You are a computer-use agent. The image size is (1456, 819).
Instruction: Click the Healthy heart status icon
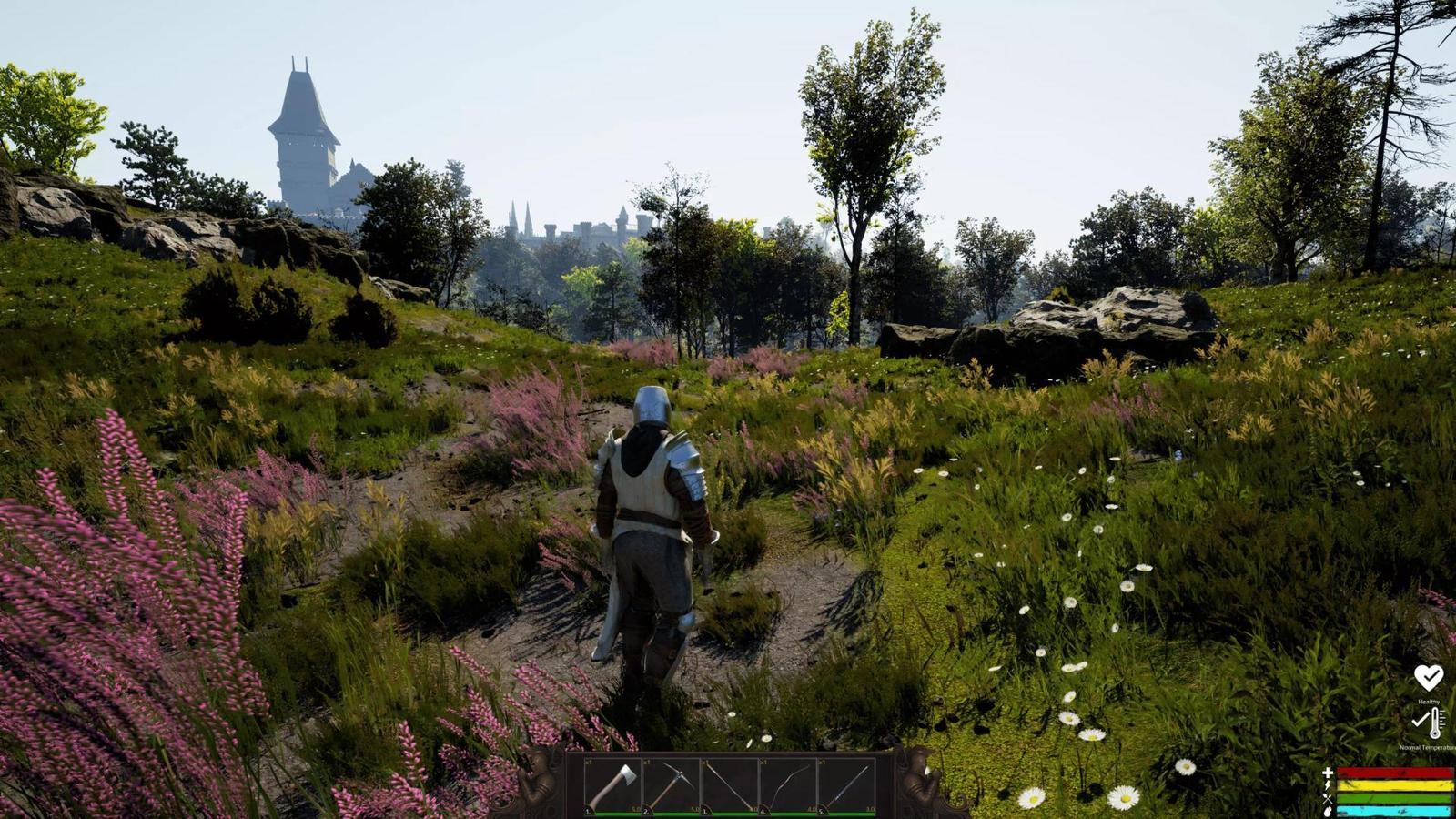point(1429,679)
